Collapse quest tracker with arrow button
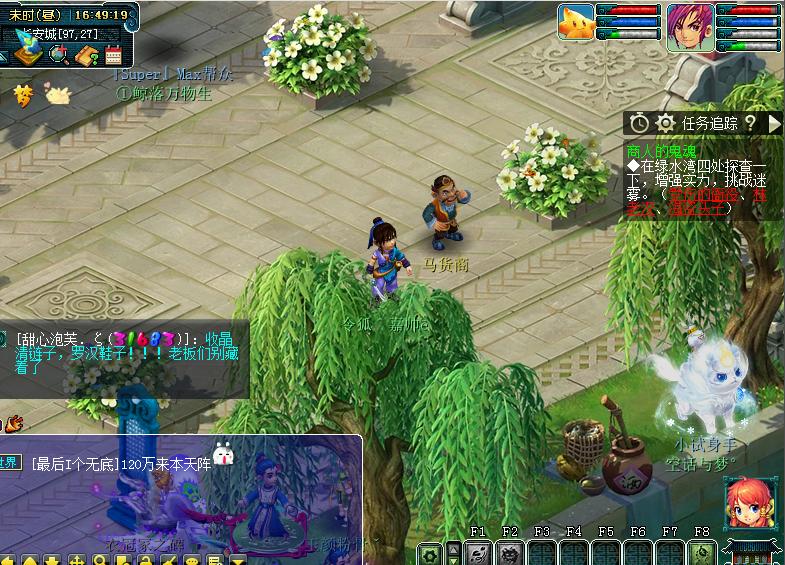Viewport: 785px width, 565px height. pyautogui.click(x=774, y=123)
